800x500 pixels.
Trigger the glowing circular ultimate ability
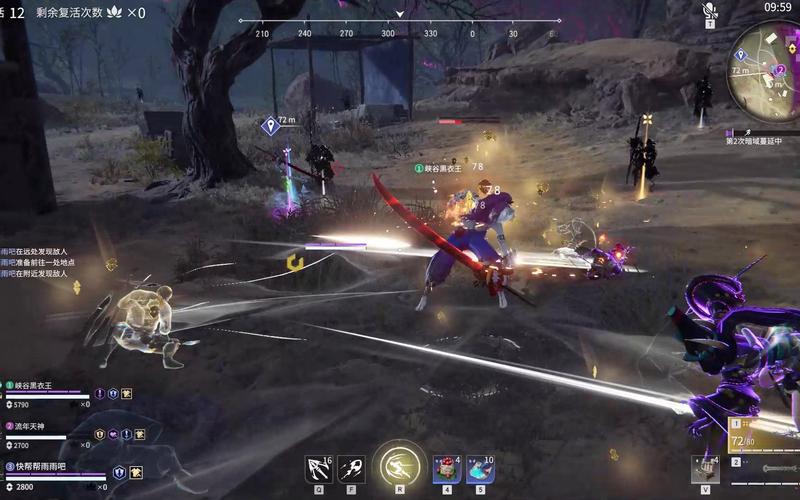(x=399, y=467)
